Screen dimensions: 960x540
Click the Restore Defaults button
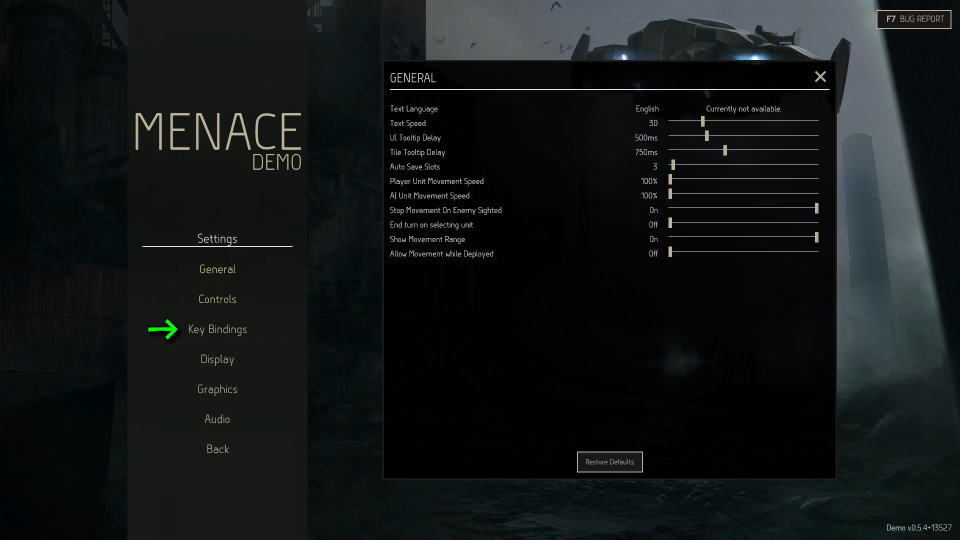610,462
